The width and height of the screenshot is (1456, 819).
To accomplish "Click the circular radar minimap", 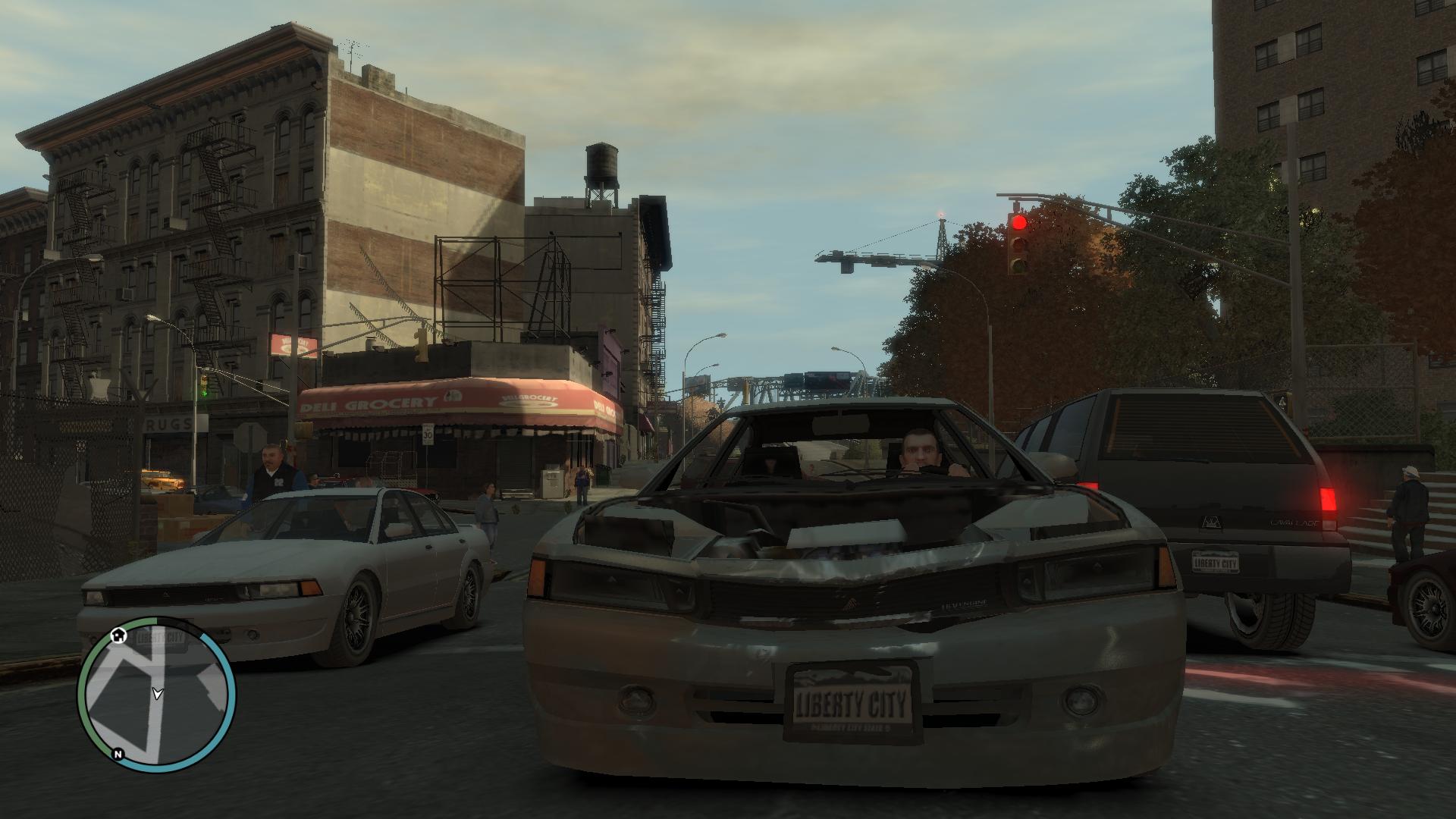I will pyautogui.click(x=156, y=695).
